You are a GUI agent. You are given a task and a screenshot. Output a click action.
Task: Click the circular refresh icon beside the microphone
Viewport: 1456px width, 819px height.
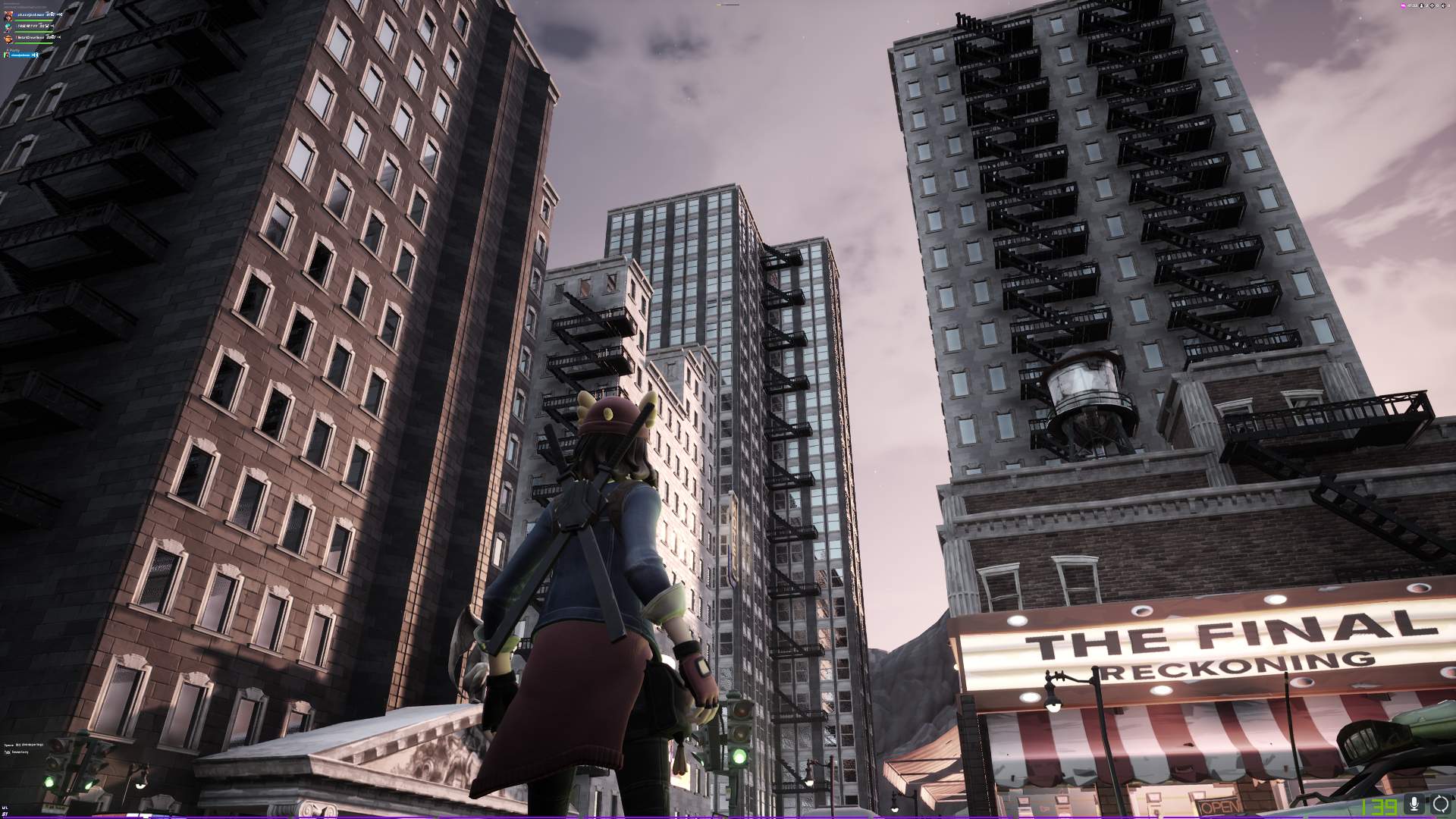[1439, 805]
